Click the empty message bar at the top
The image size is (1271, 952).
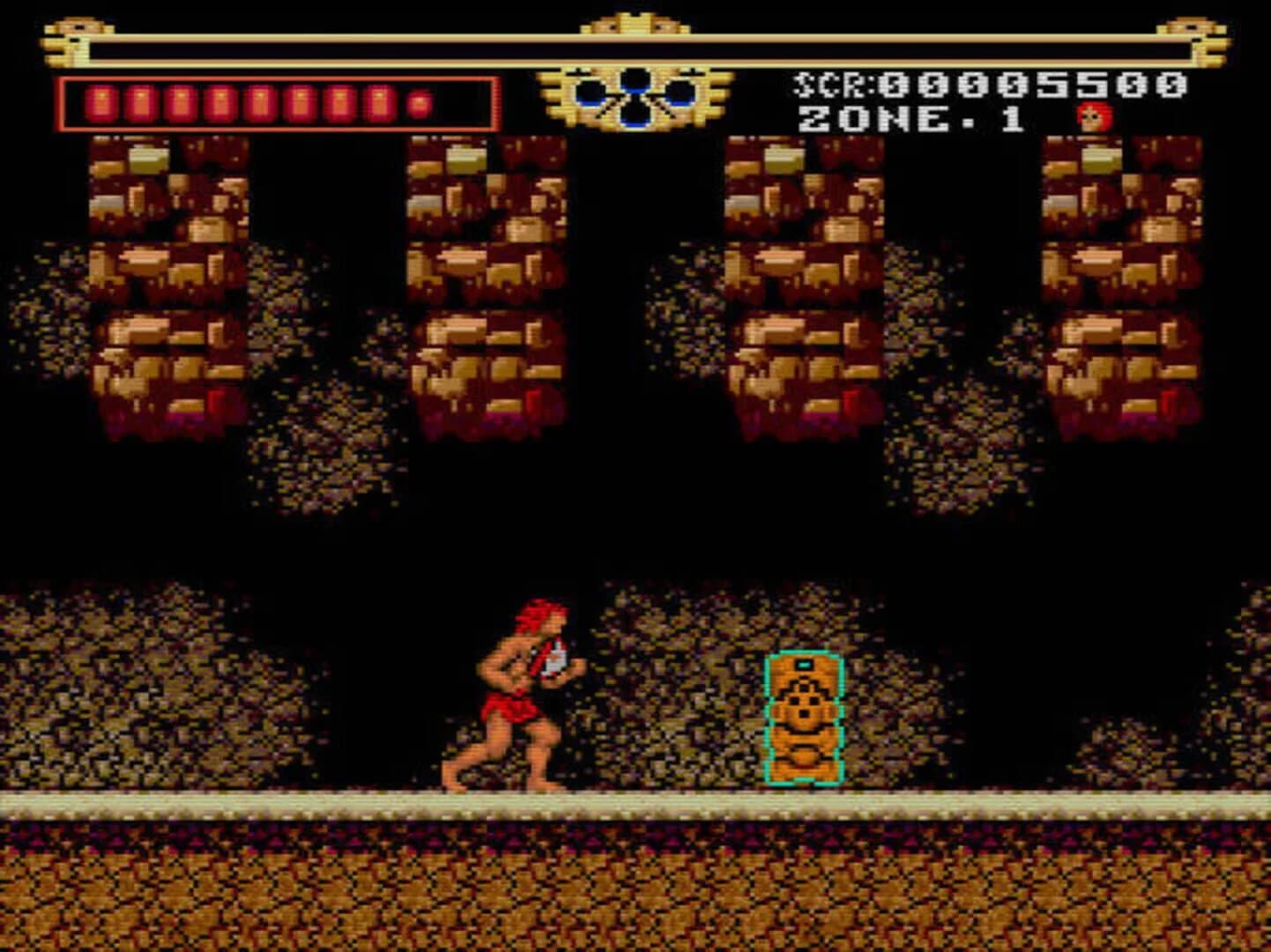[x=633, y=49]
